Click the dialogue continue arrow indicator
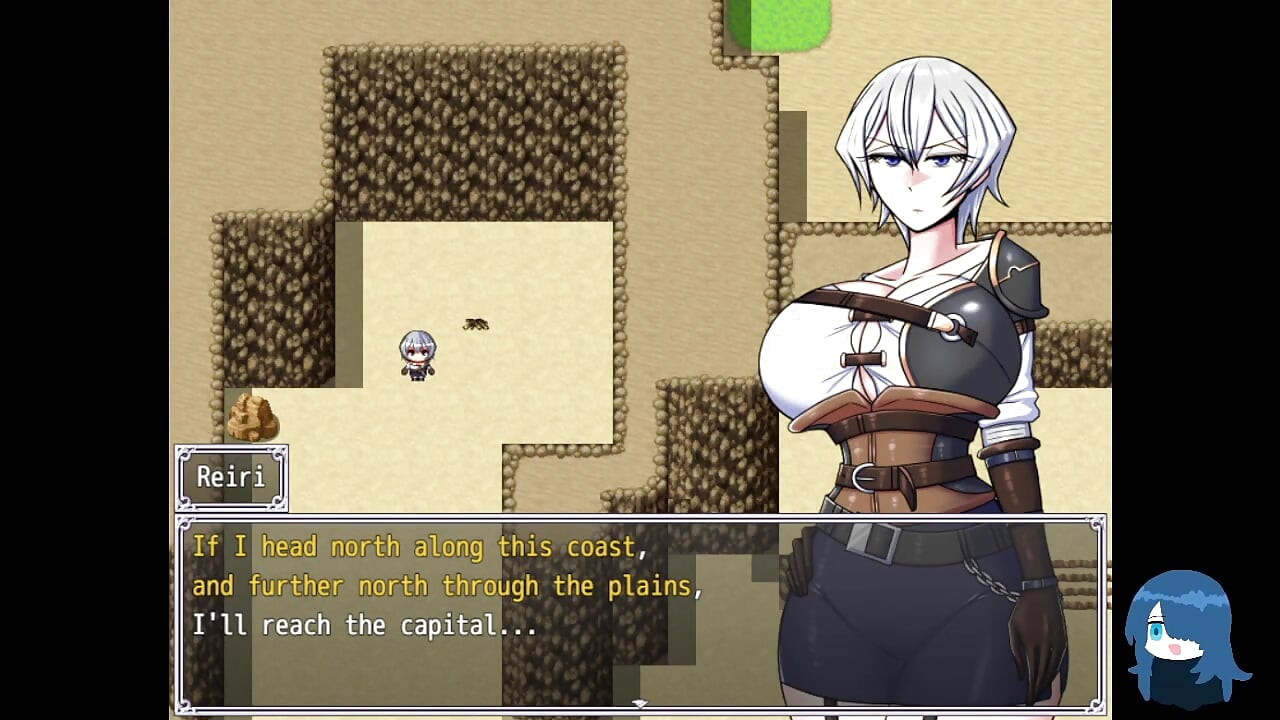1280x720 pixels. (640, 704)
